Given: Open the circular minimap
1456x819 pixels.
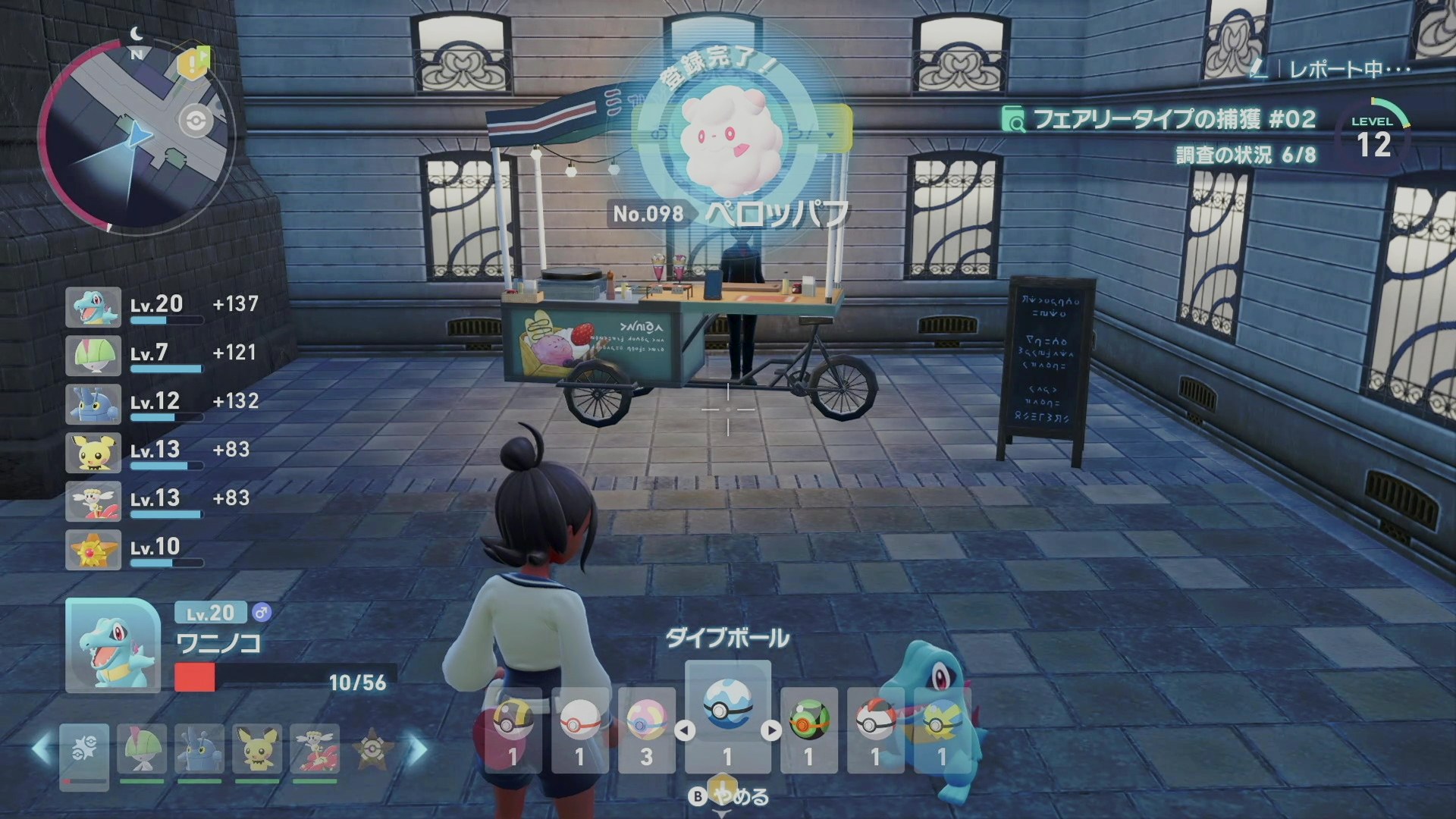Looking at the screenshot, I should (x=136, y=138).
